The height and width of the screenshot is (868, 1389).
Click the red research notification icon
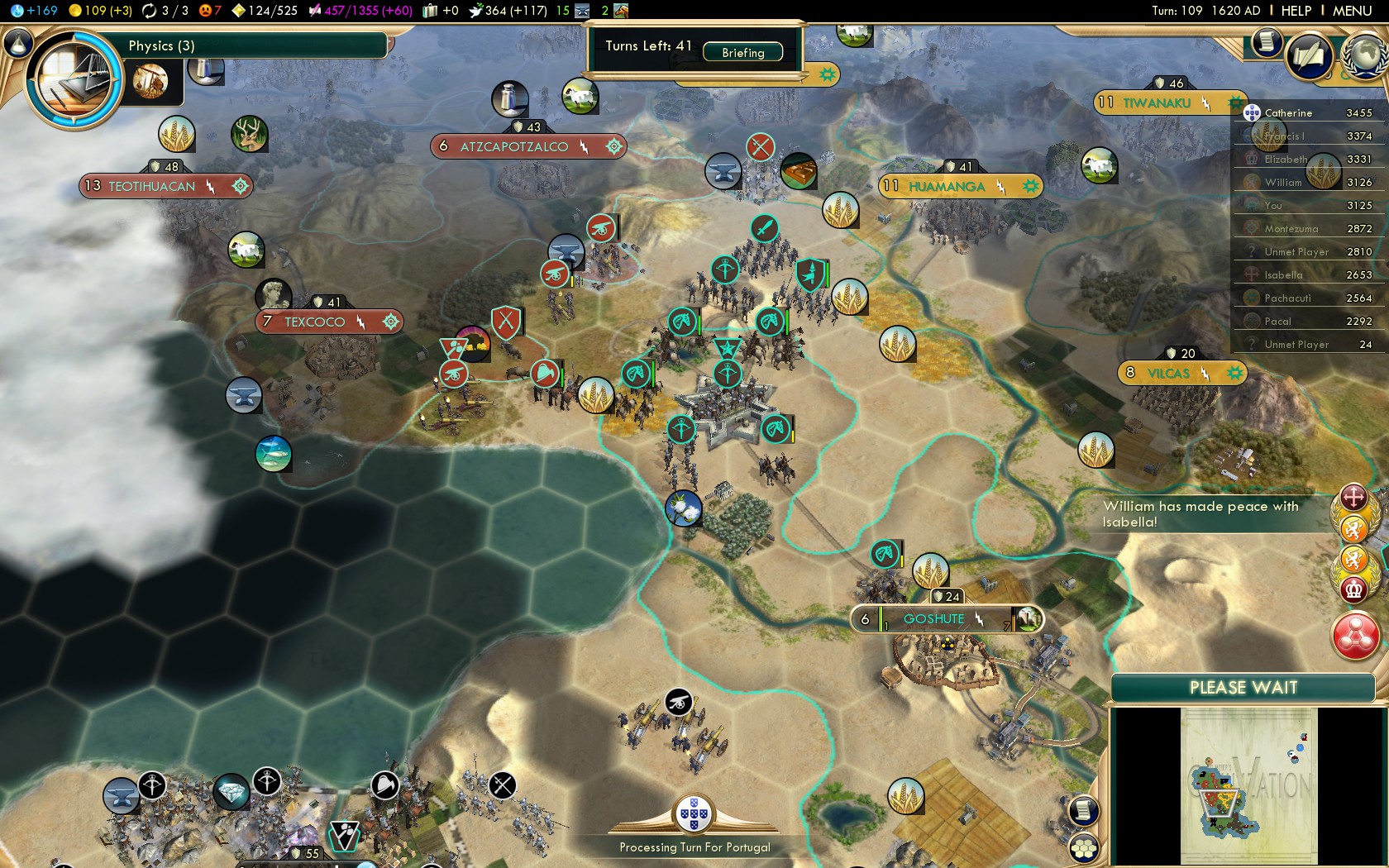click(x=1355, y=635)
